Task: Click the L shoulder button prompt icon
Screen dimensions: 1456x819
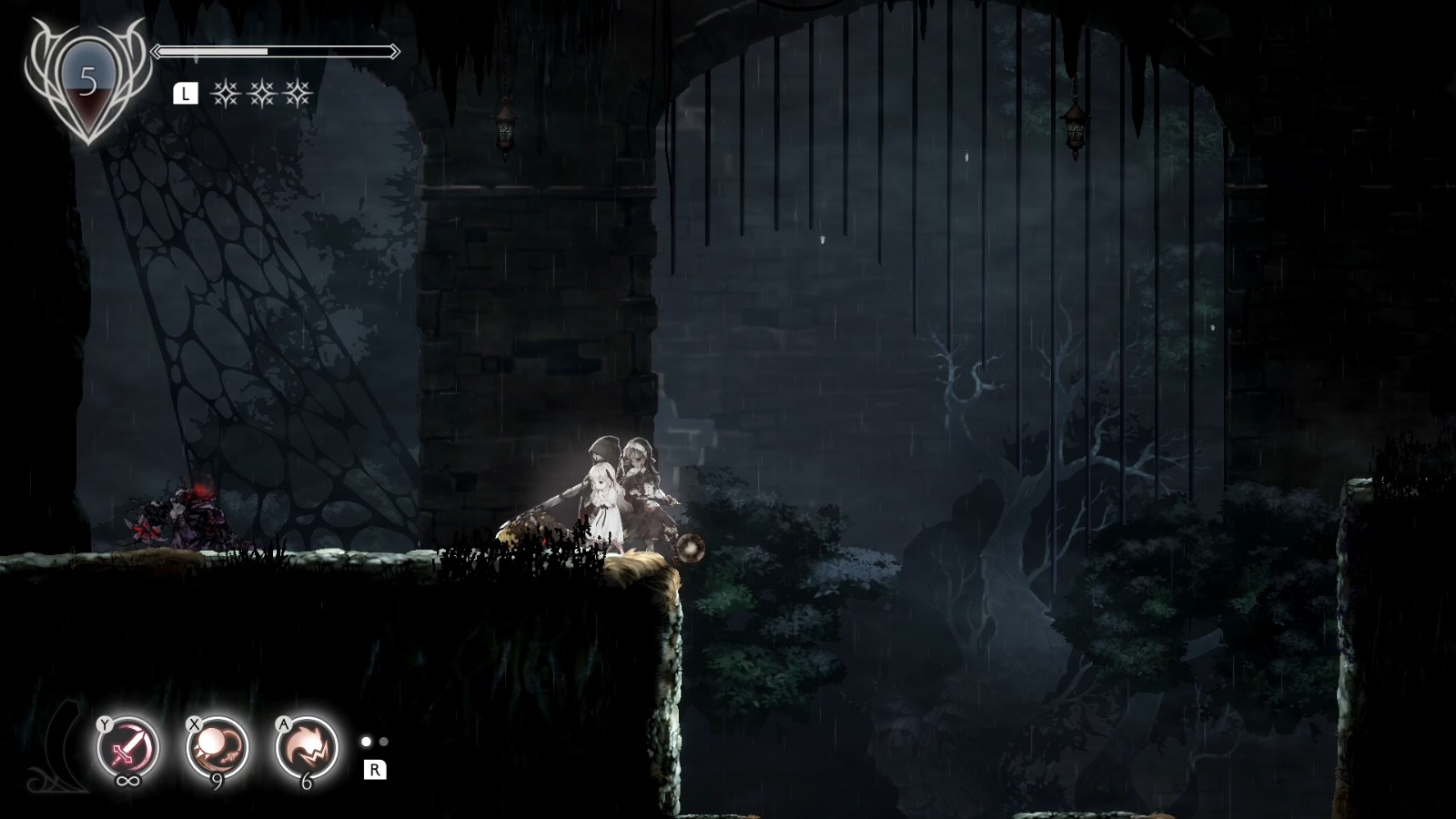Action: click(185, 92)
